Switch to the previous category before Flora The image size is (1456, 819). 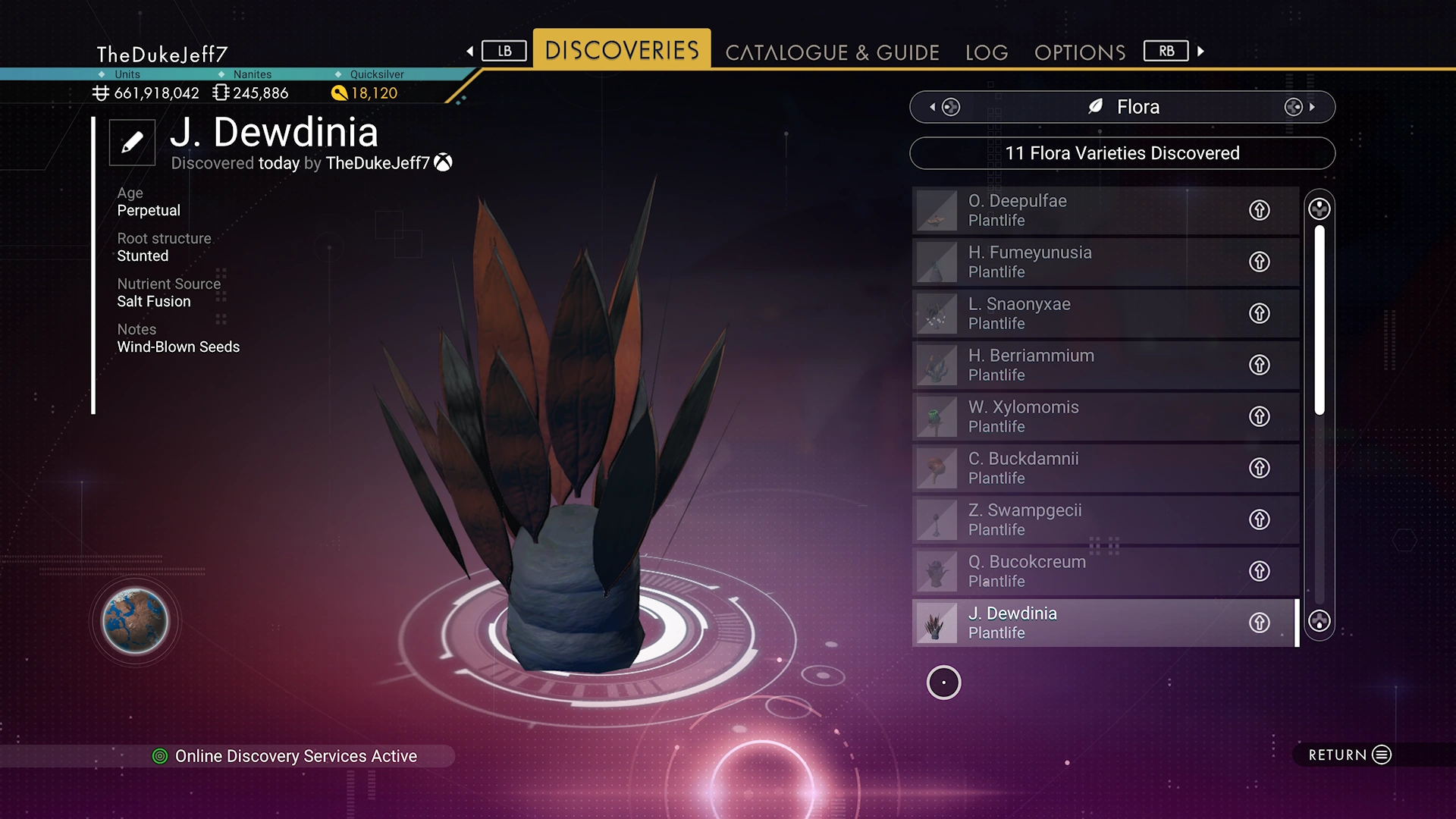944,107
